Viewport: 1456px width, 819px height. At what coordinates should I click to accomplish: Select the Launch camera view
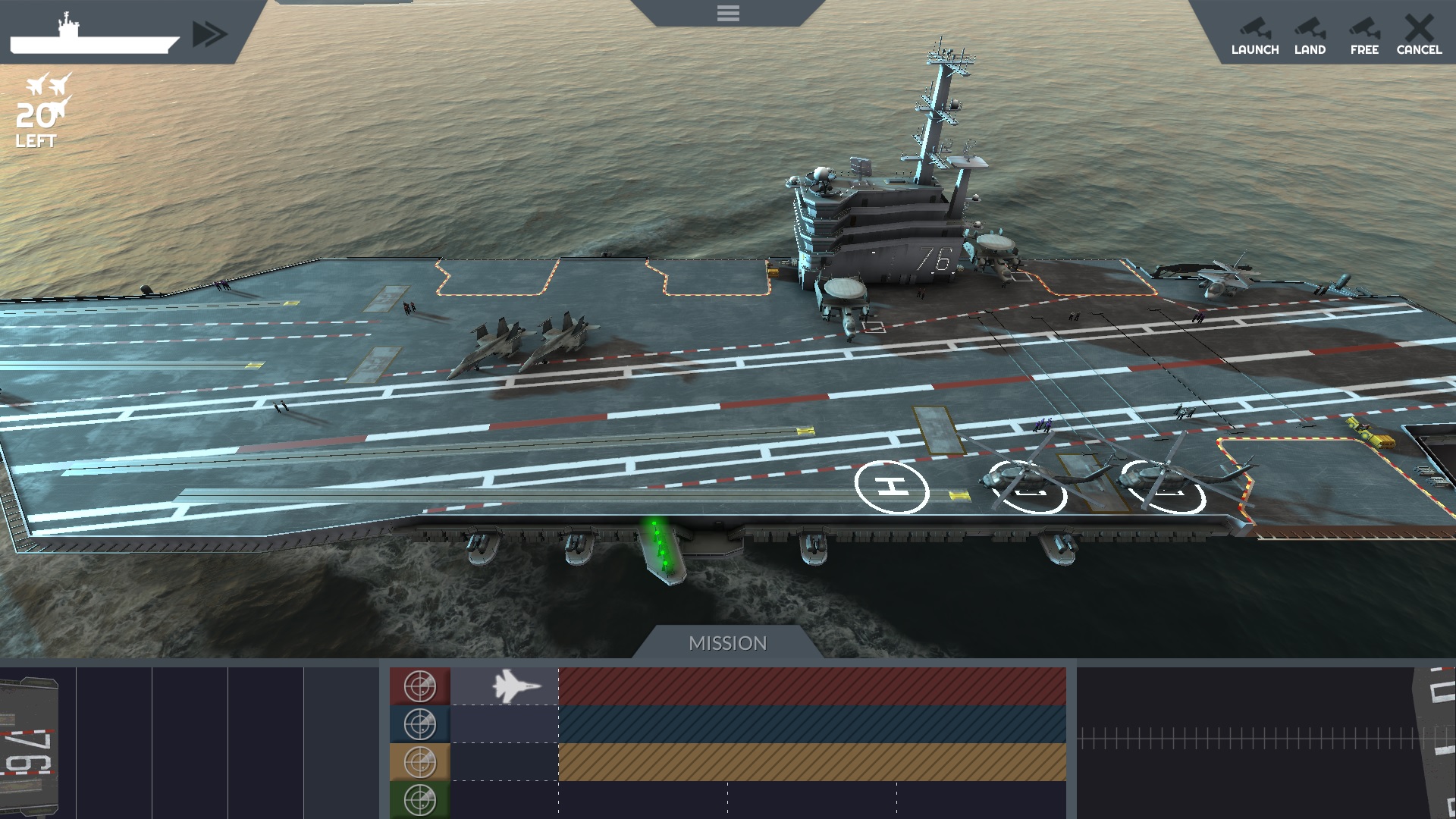coord(1255,34)
